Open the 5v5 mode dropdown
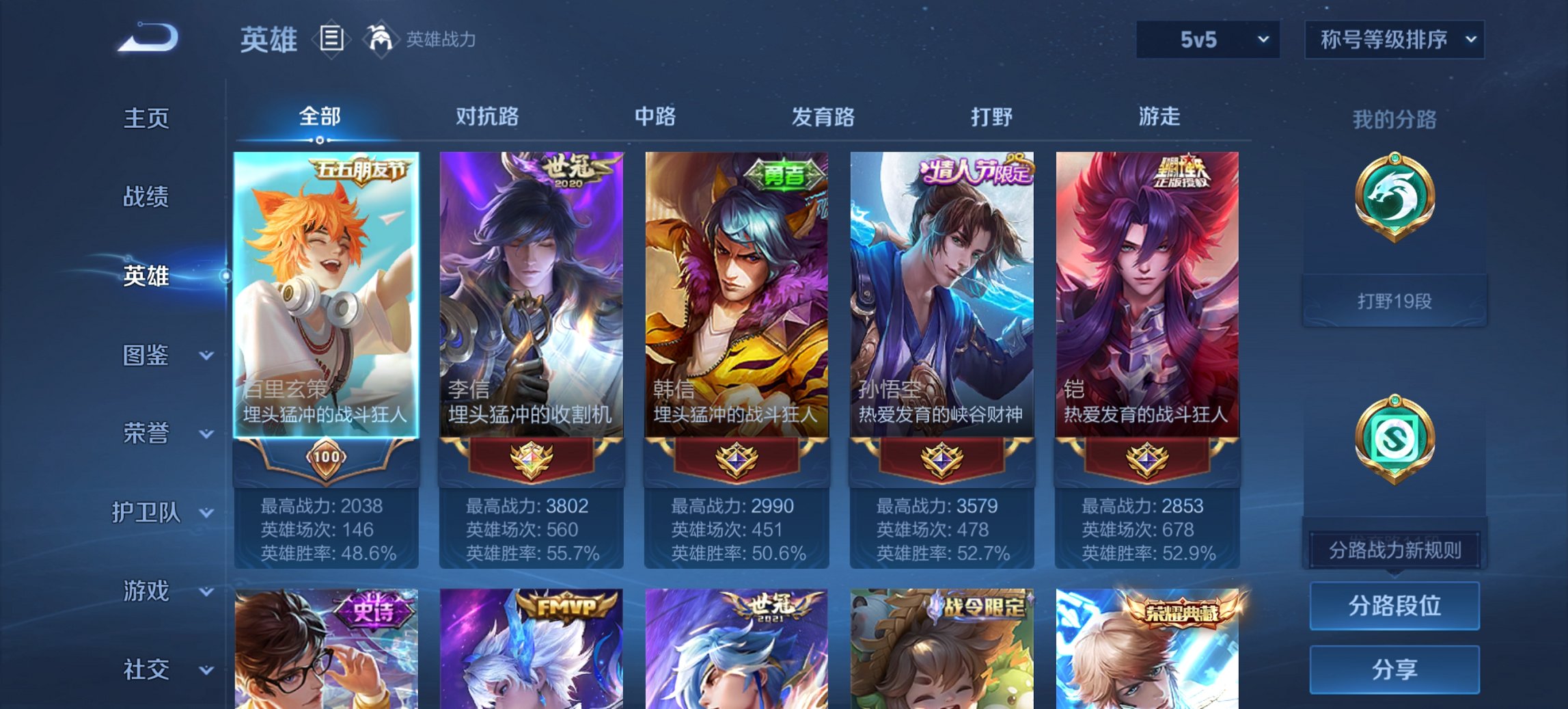The height and width of the screenshot is (709, 1568). point(1207,40)
